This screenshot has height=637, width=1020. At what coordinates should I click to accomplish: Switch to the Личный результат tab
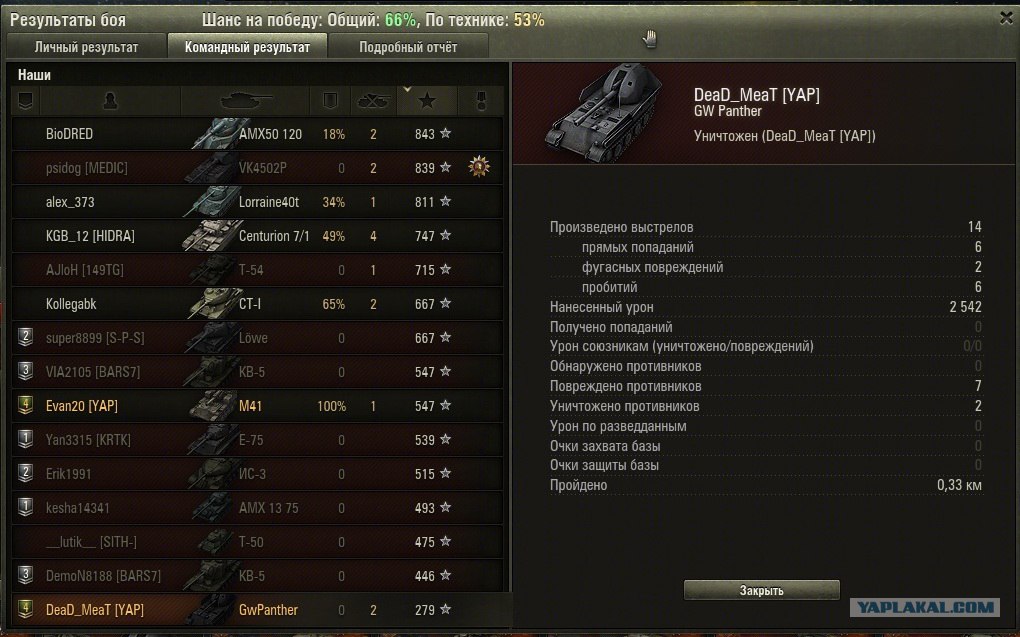coord(86,47)
